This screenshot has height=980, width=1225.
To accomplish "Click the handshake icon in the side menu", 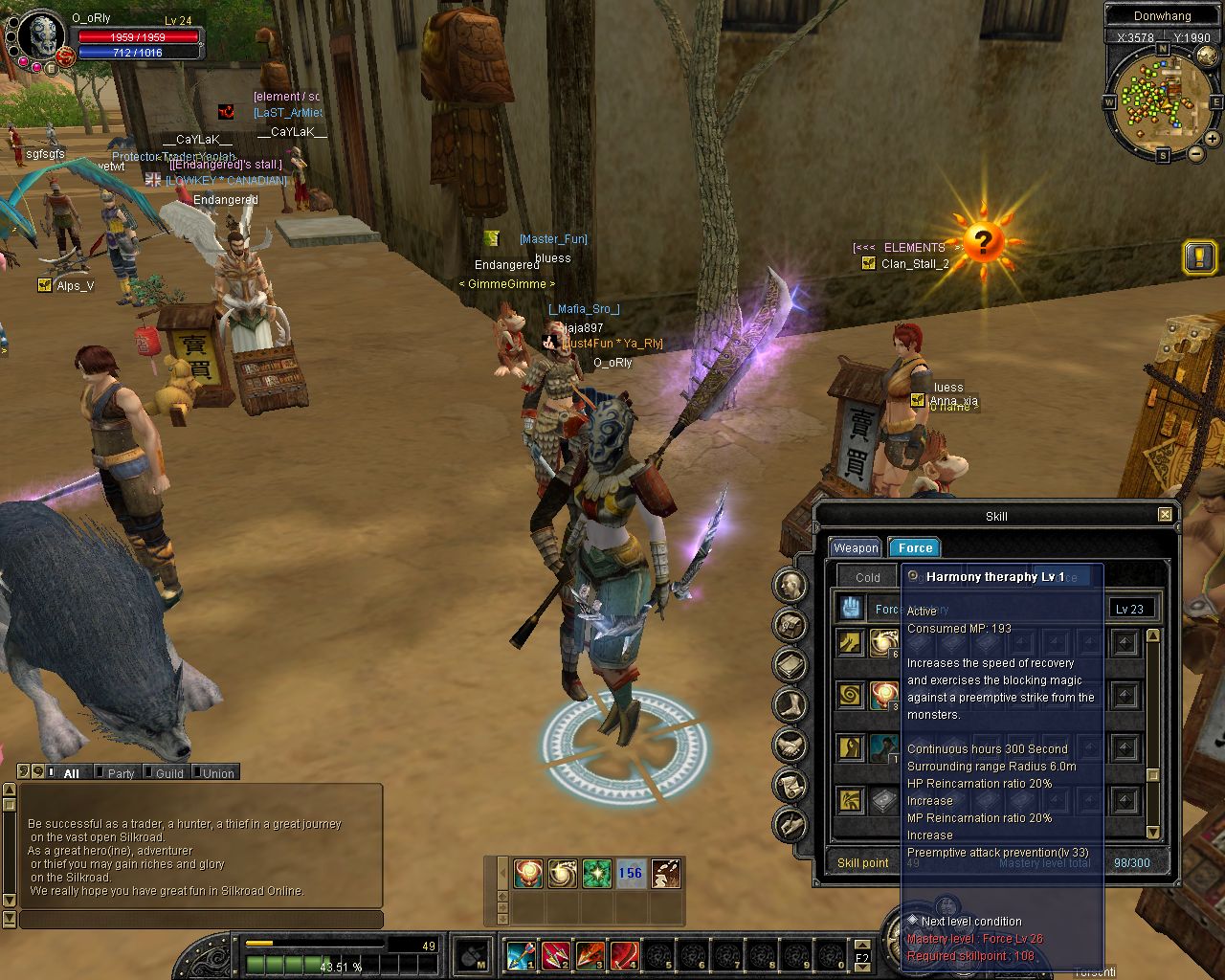I will click(791, 745).
